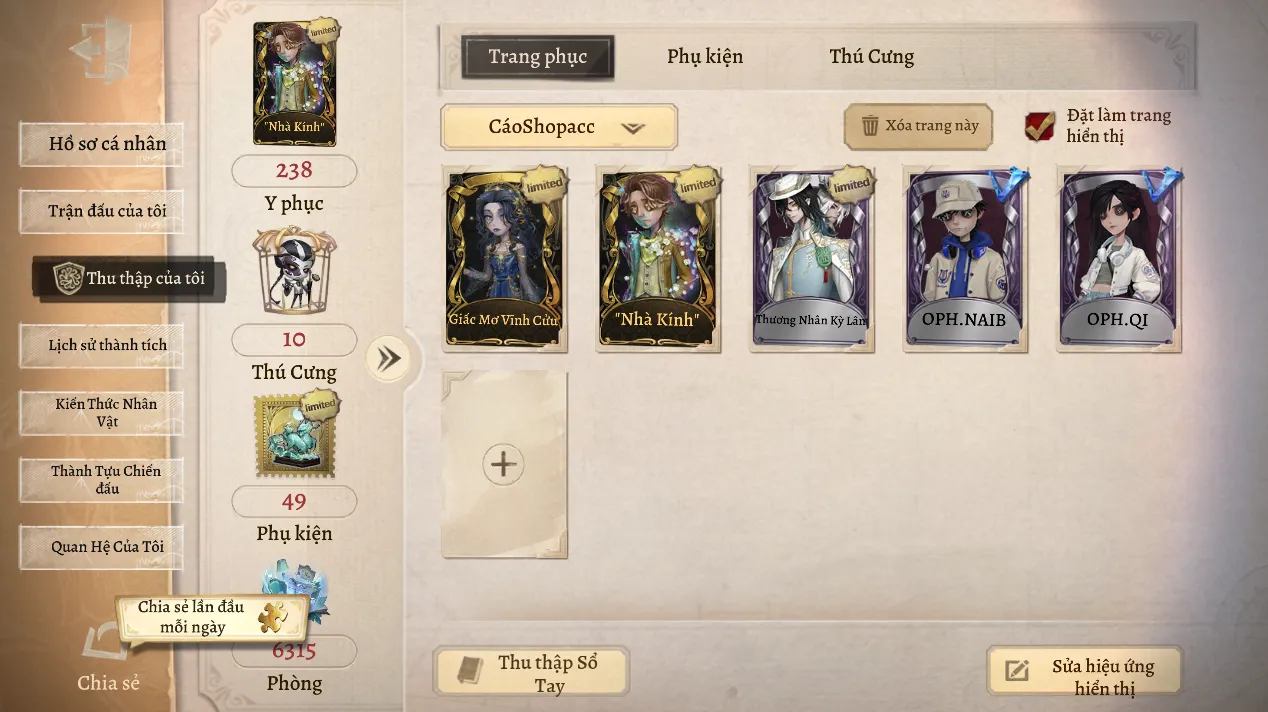Click the exit door back icon
Screen dimensions: 1268x712
pos(100,49)
